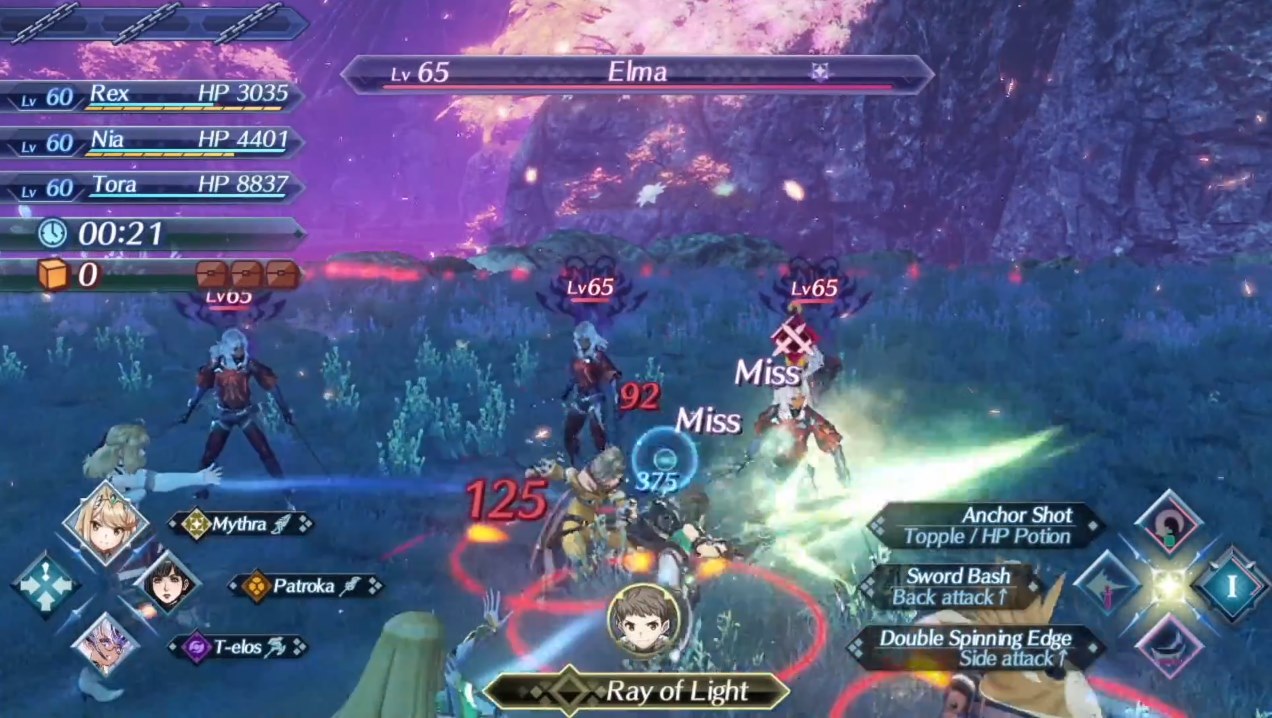Unleash the level I blade special icon
Image resolution: width=1272 pixels, height=718 pixels.
pyautogui.click(x=1231, y=586)
